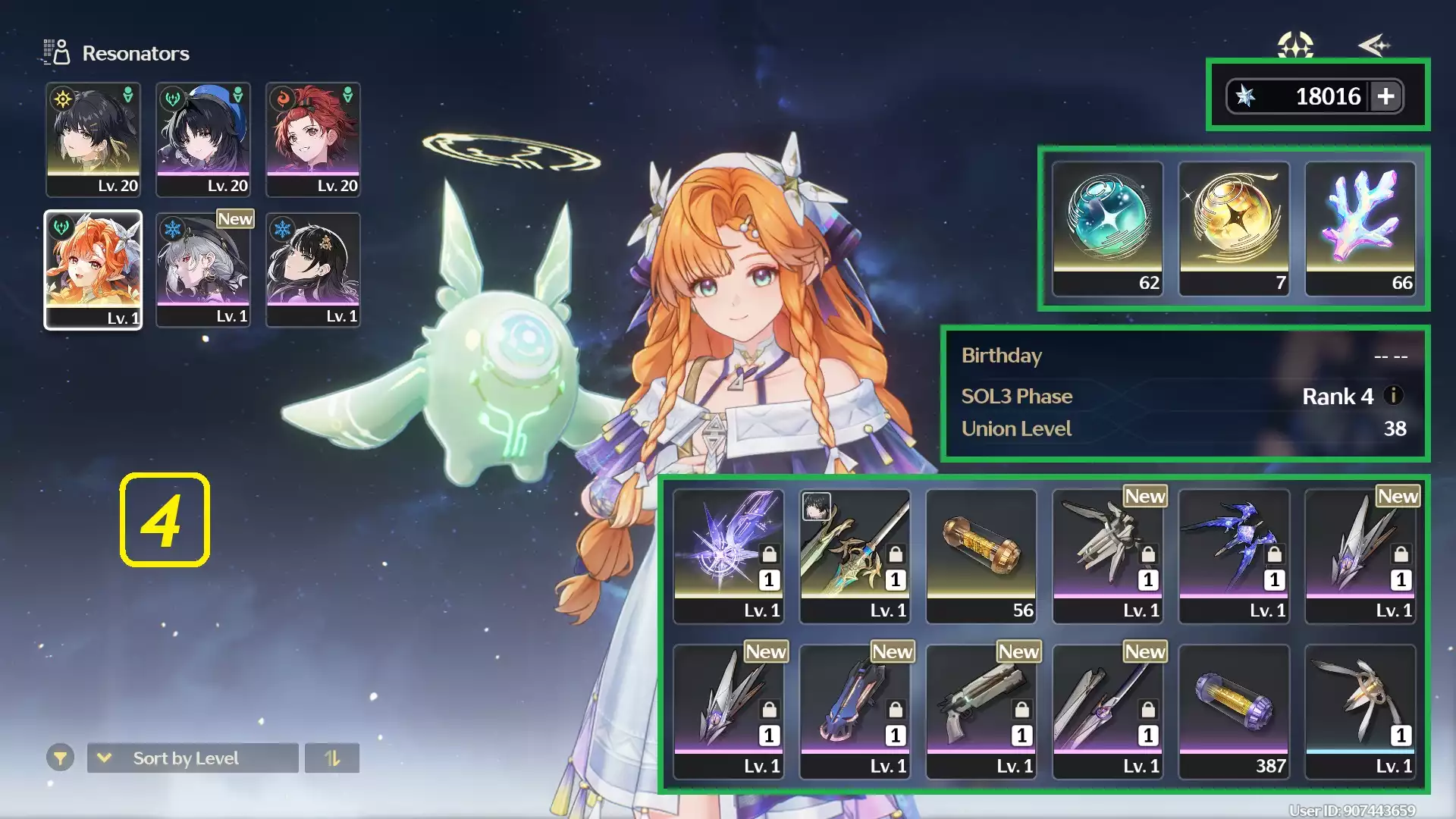Screen dimensions: 1456x819
Task: Add more Astrite with the plus button
Action: (x=1385, y=96)
